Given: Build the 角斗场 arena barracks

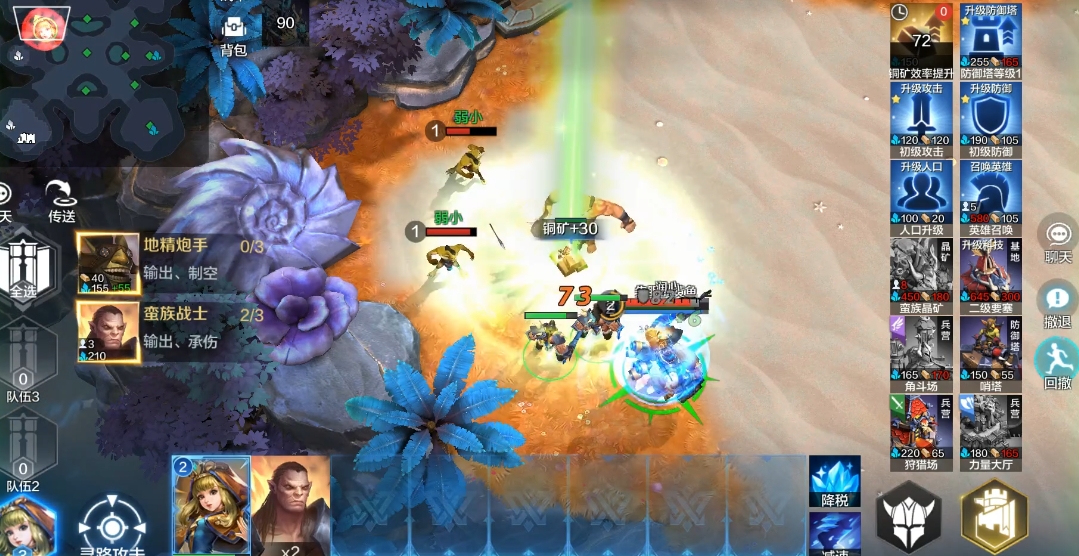Looking at the screenshot, I should pos(920,352).
